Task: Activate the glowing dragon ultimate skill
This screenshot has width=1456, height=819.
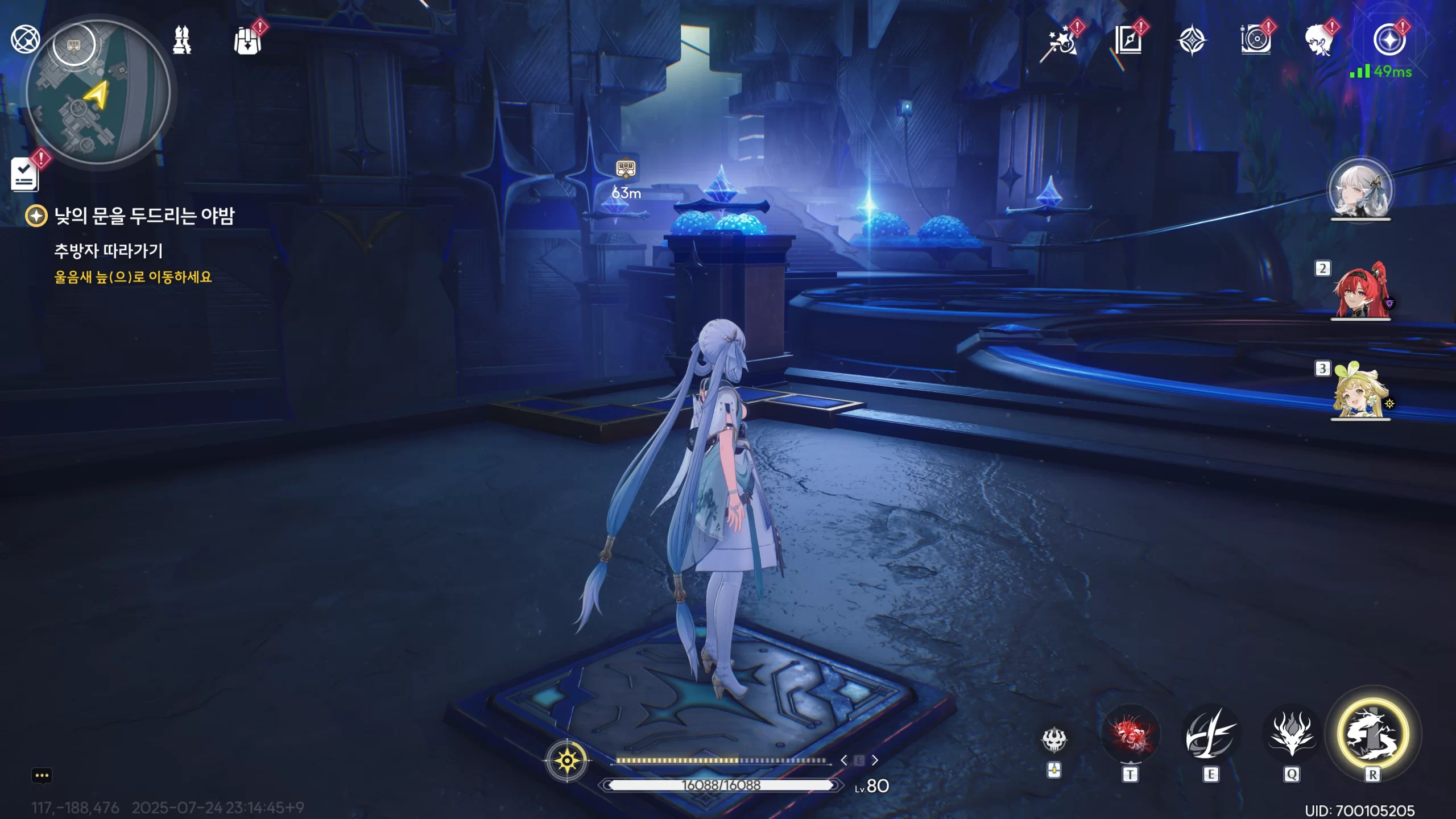Action: pos(1373,734)
